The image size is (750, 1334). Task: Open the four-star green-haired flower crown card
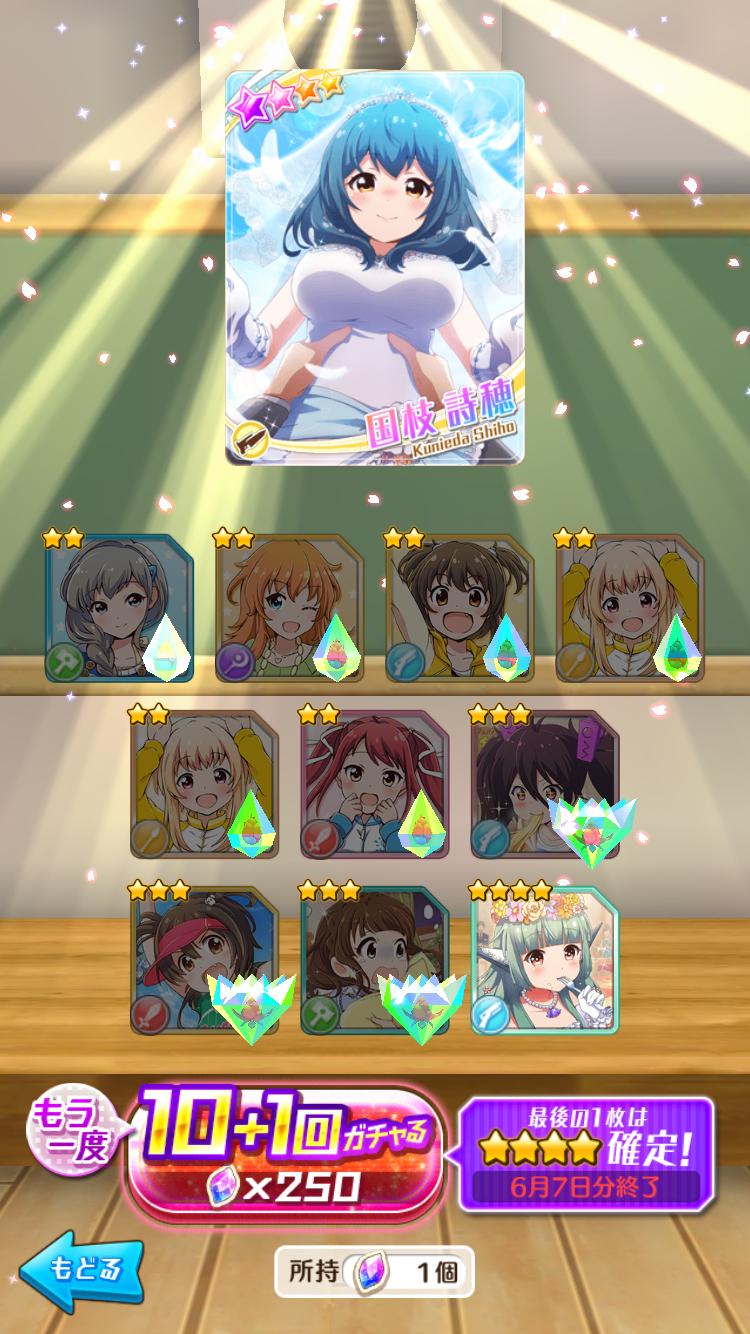tap(544, 960)
